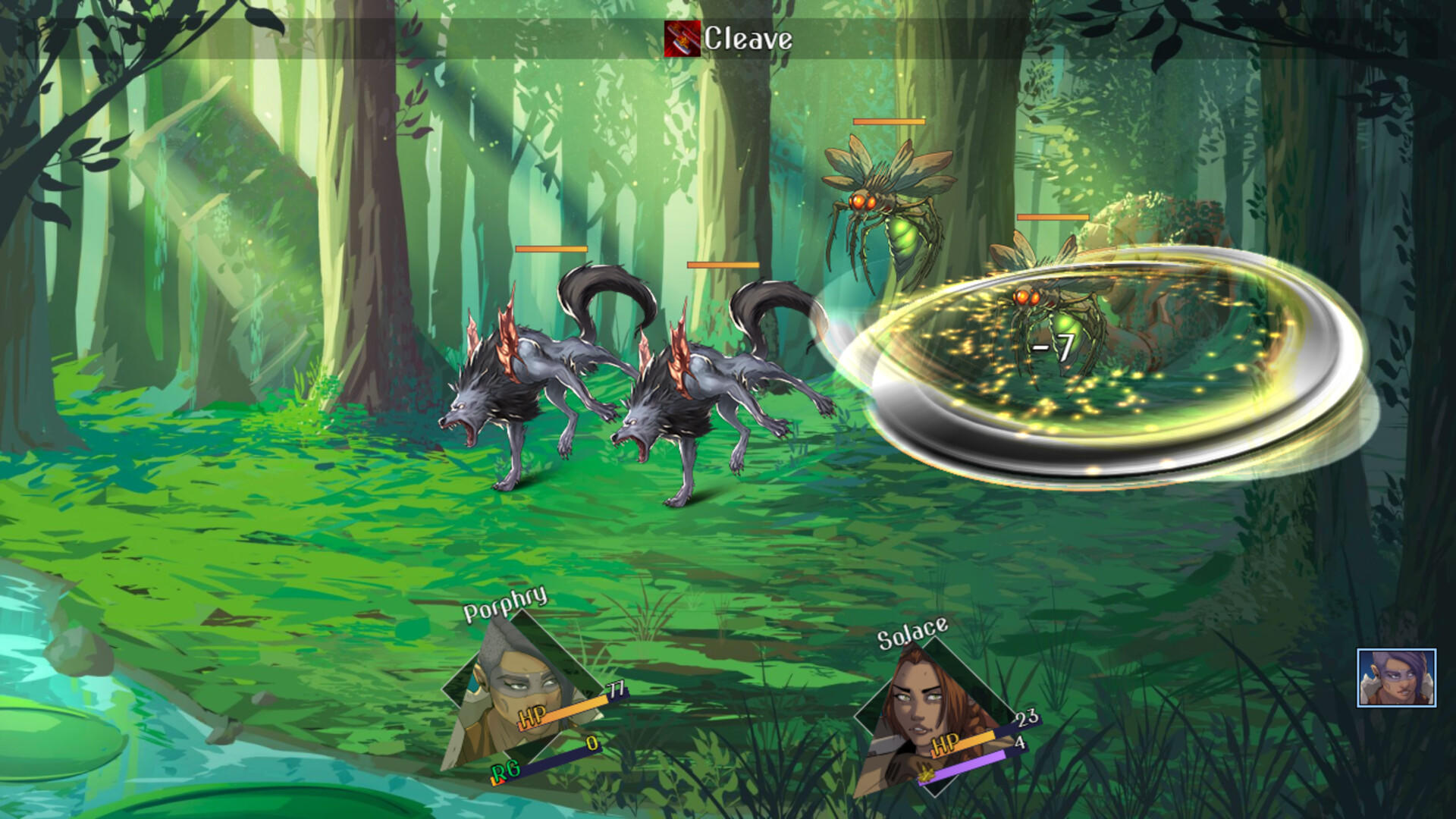Click the left wolf's orange health bar
The image size is (1456, 819).
click(550, 249)
